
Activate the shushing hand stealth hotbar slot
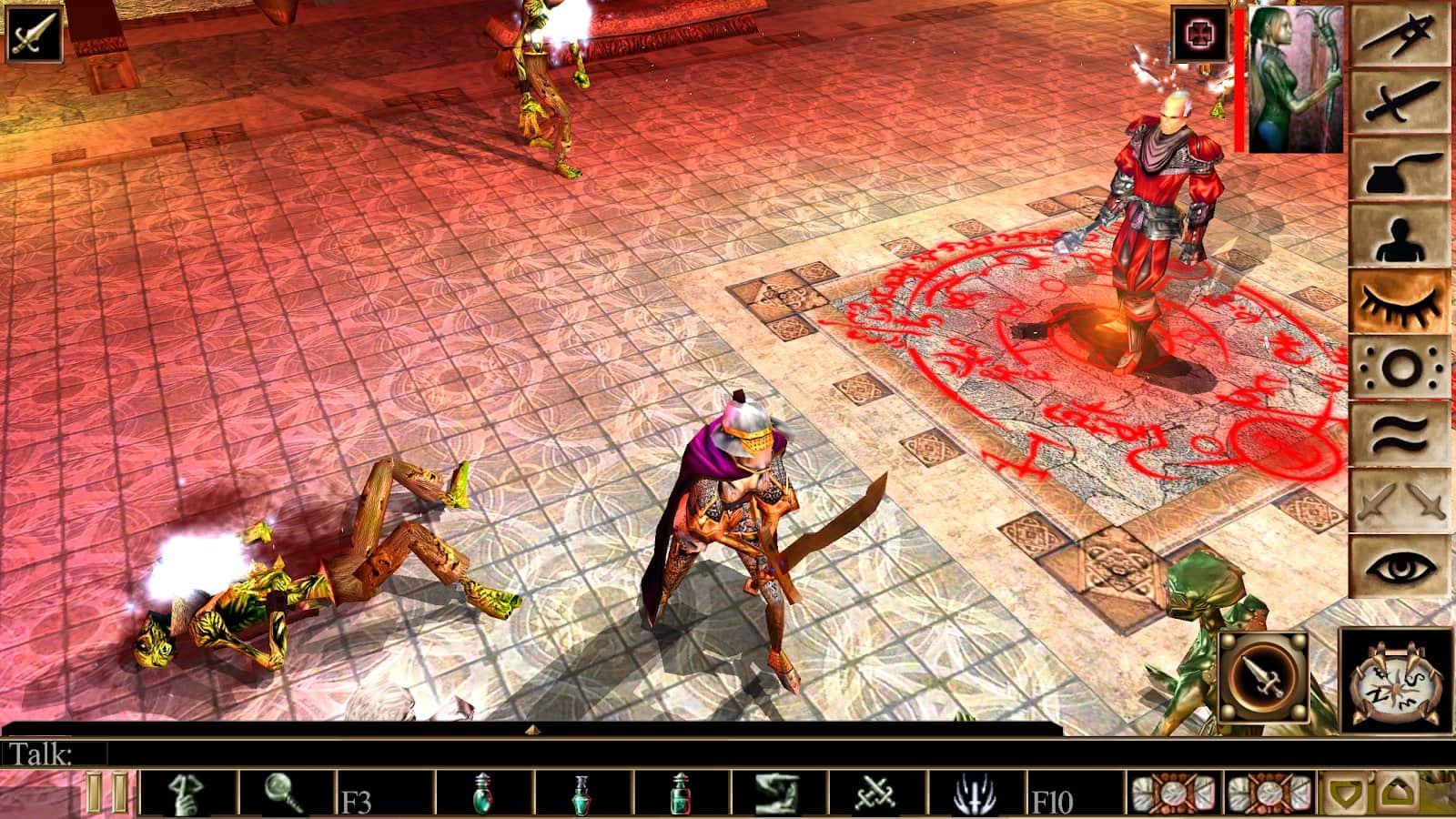(188, 793)
